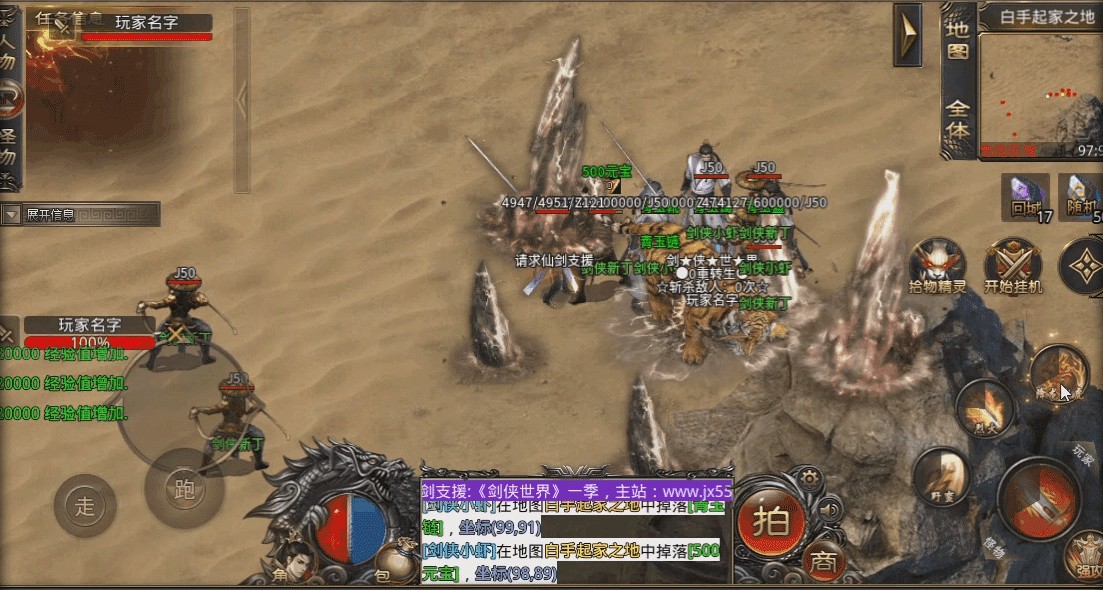Switch to 走 walk mode

[x=85, y=506]
